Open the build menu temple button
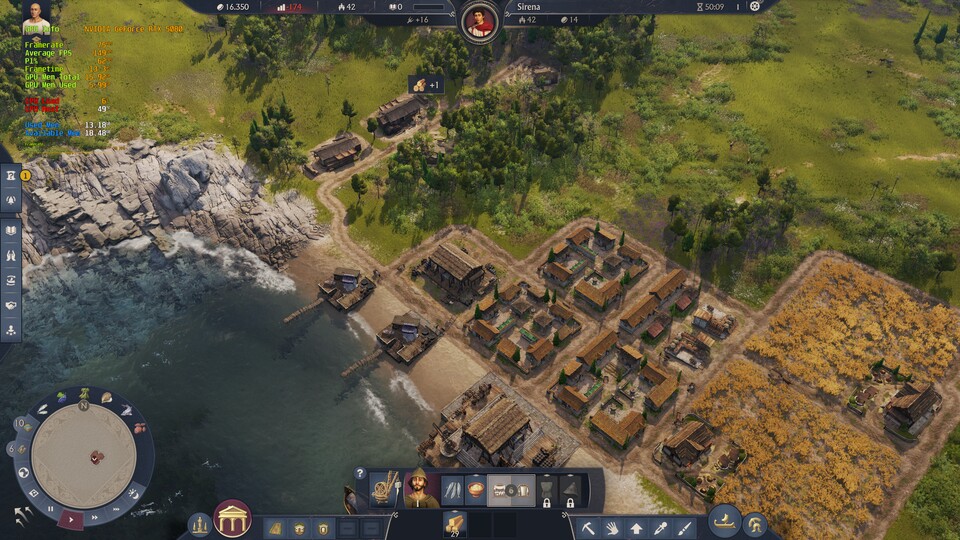The image size is (960, 540). (x=232, y=519)
